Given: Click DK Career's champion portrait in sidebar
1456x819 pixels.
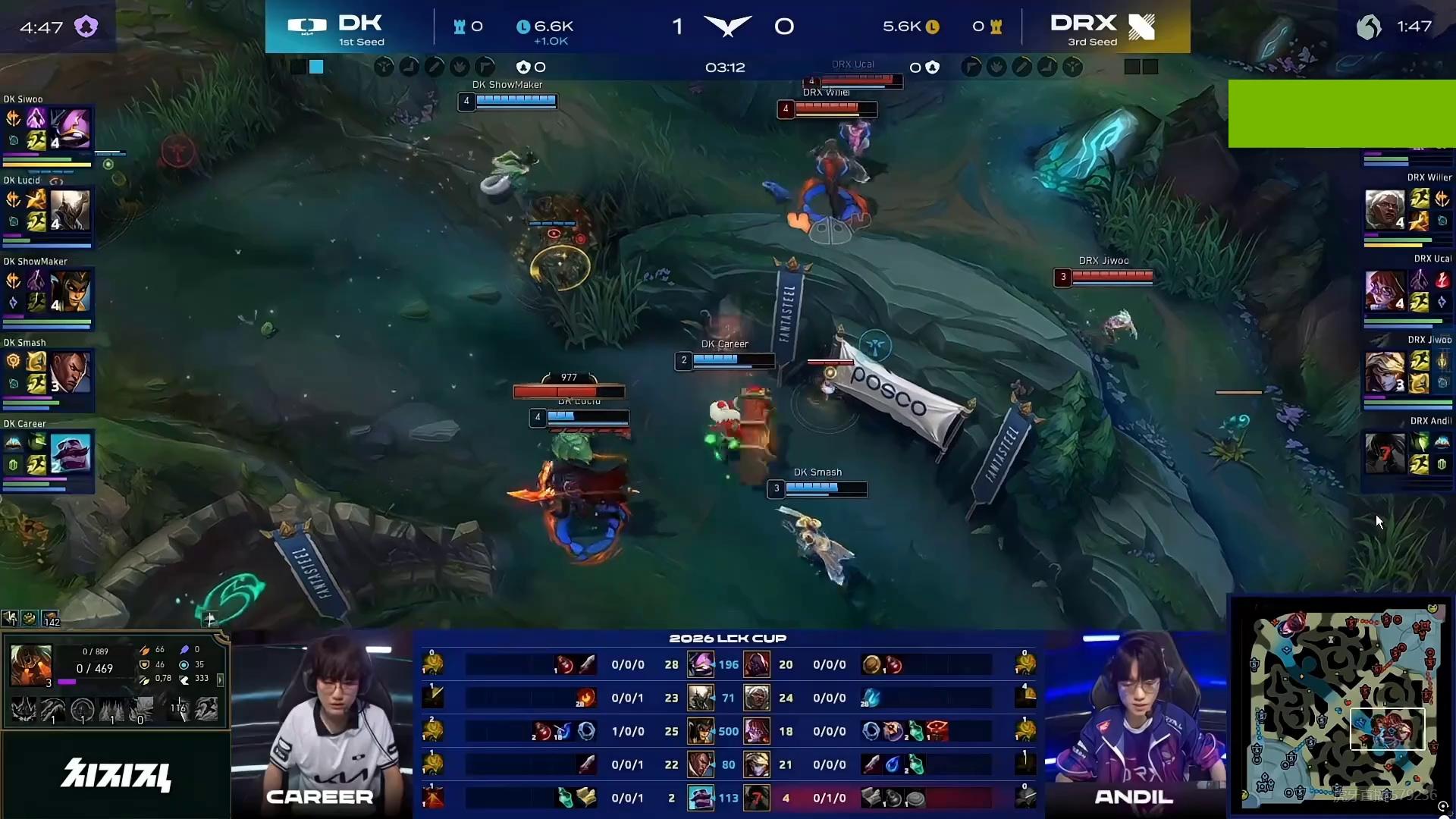Looking at the screenshot, I should pos(71,453).
